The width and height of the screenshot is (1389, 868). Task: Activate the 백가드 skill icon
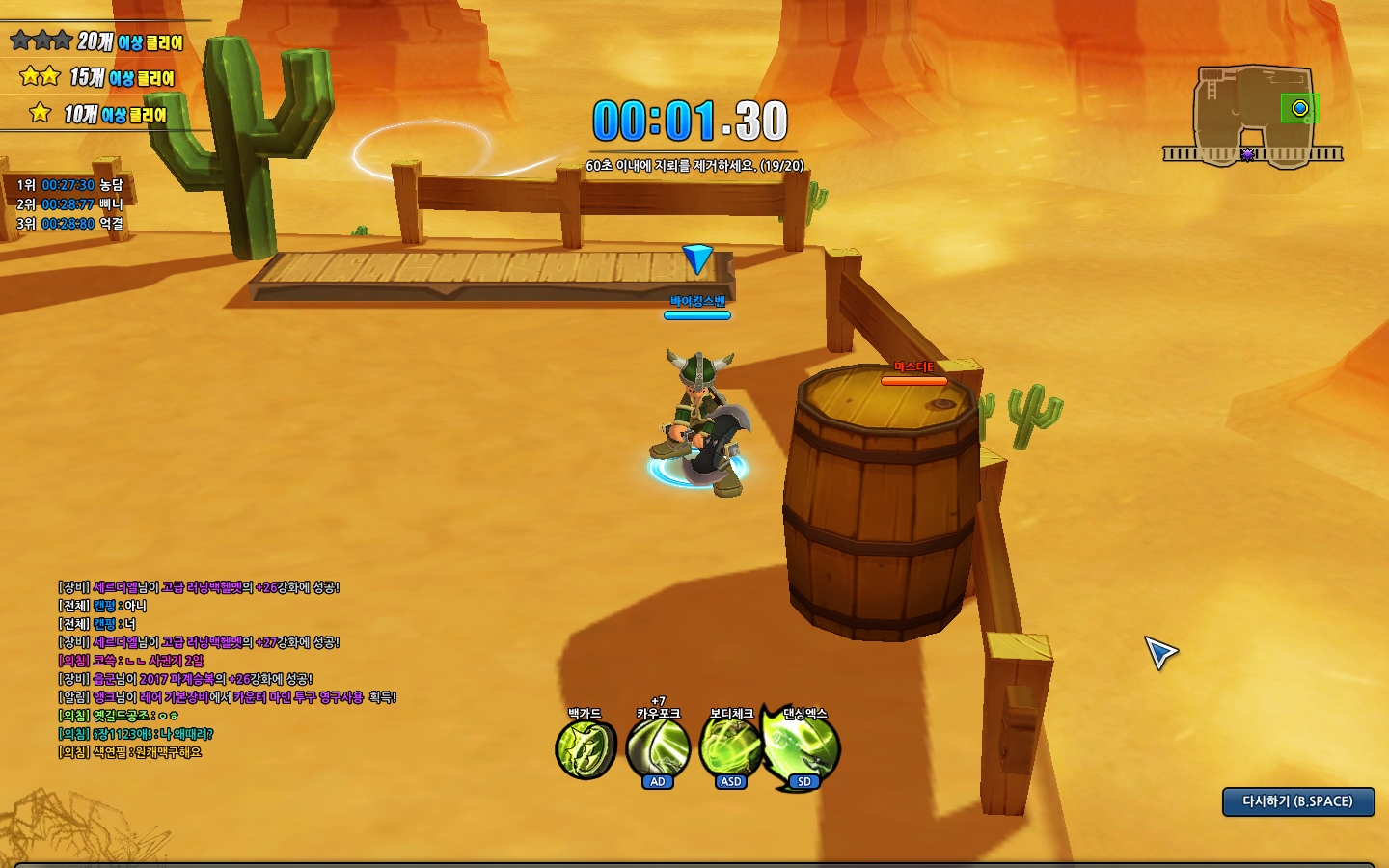[586, 749]
